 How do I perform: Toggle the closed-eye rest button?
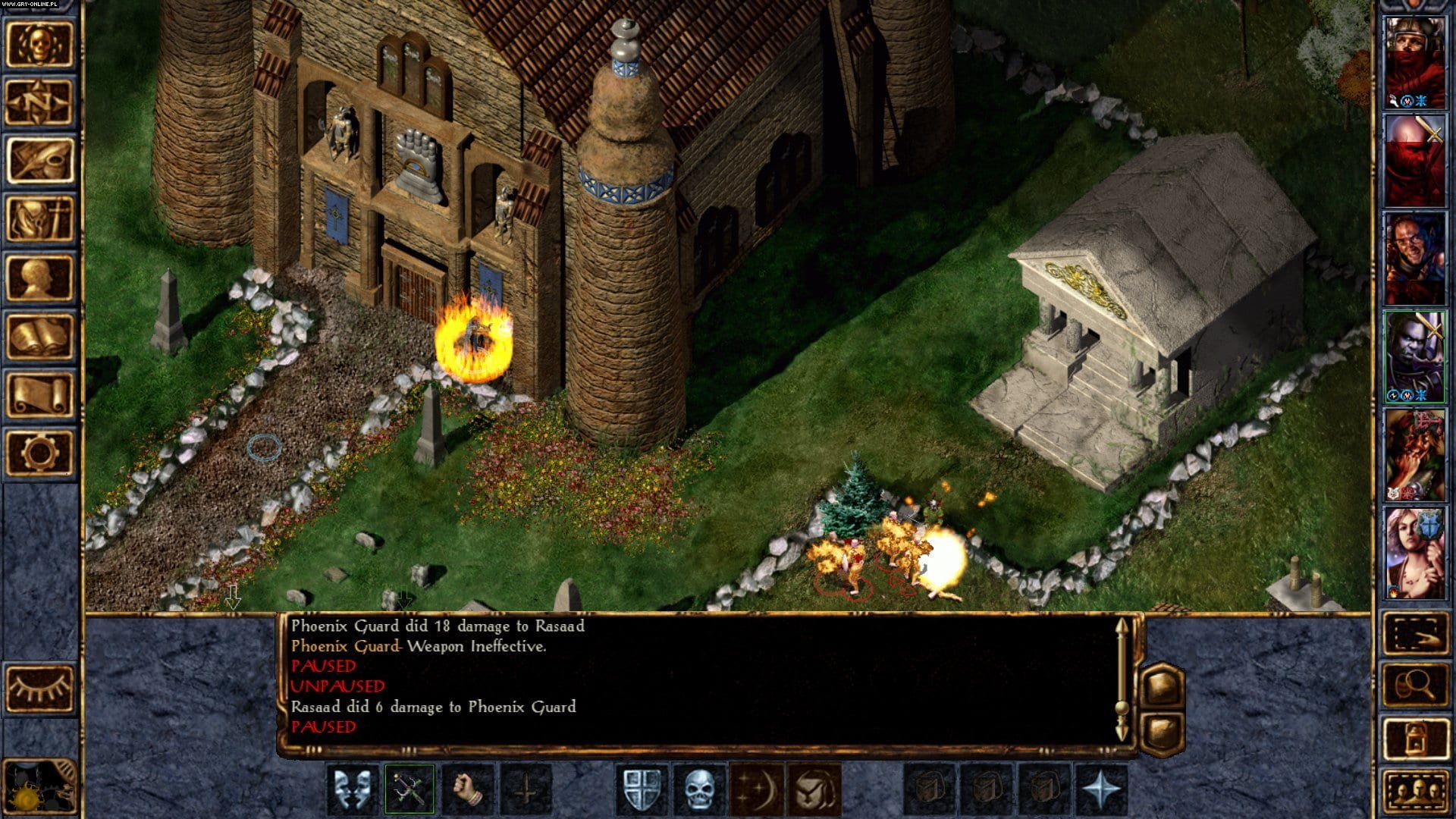click(x=40, y=688)
